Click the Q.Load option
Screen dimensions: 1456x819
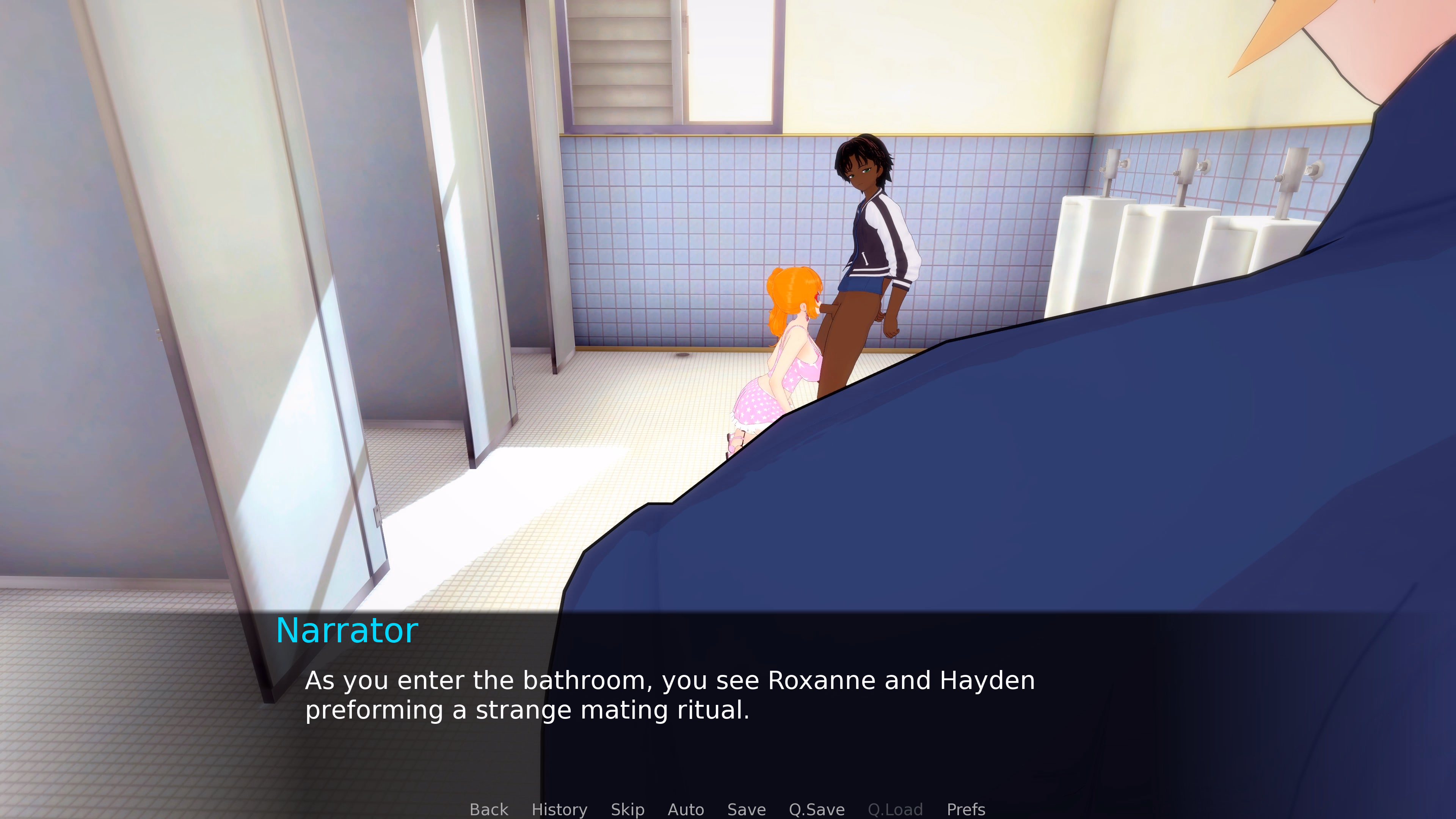click(895, 810)
